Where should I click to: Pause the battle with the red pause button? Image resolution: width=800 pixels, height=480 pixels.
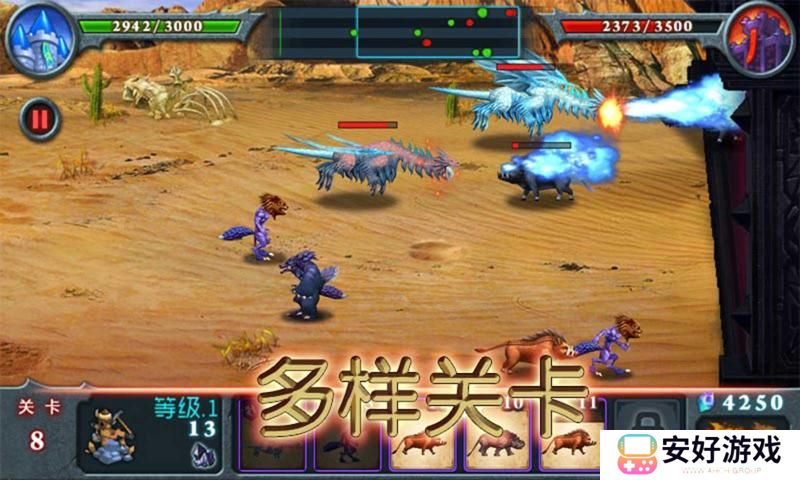point(40,120)
